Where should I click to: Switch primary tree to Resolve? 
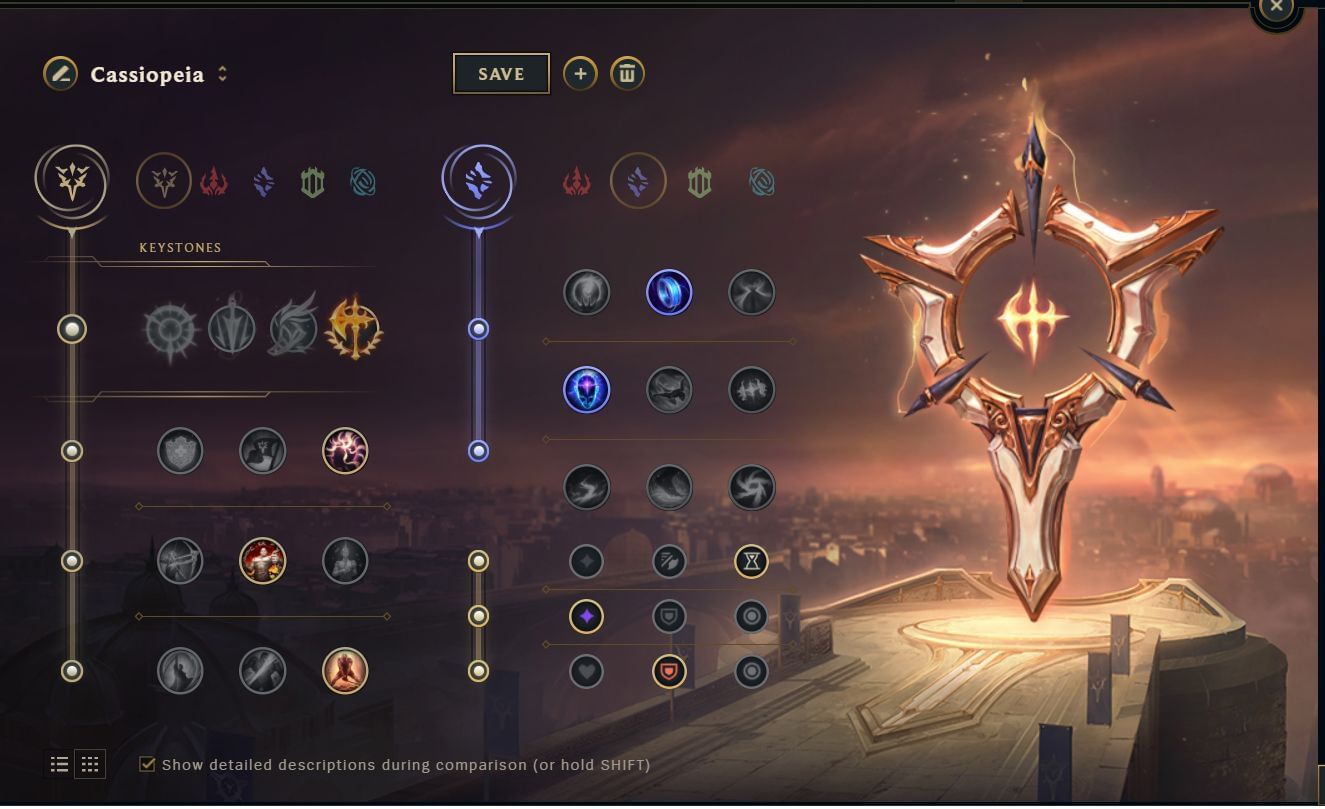tap(313, 181)
